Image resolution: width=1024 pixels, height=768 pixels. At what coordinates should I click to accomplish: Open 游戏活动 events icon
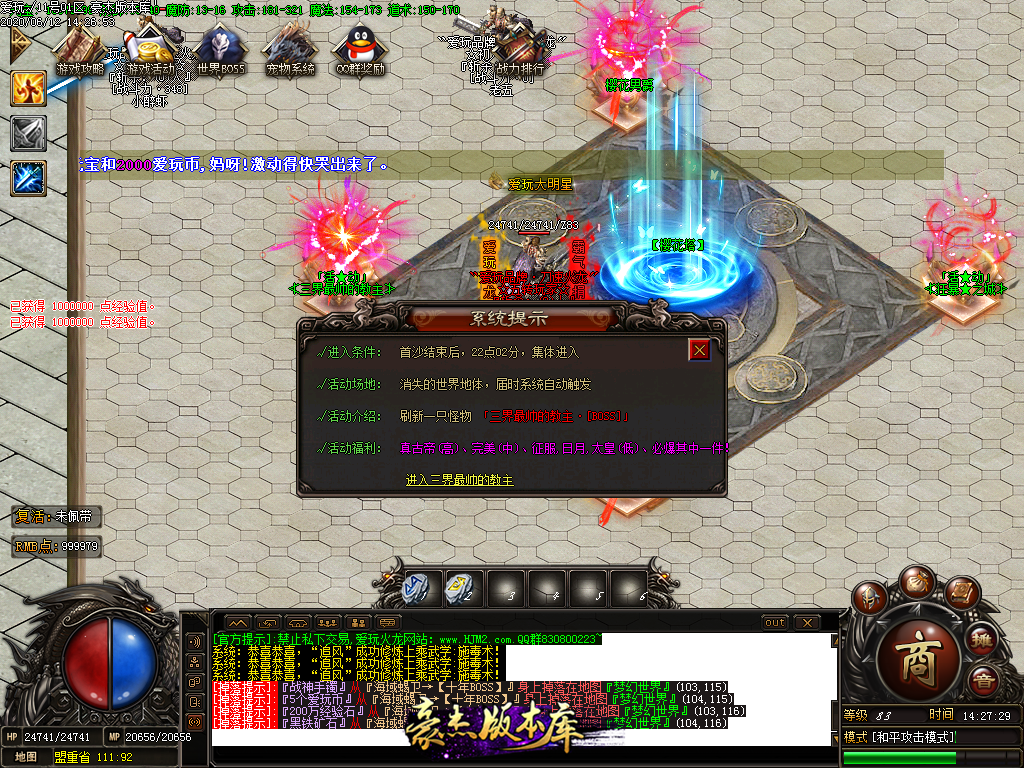coord(150,48)
